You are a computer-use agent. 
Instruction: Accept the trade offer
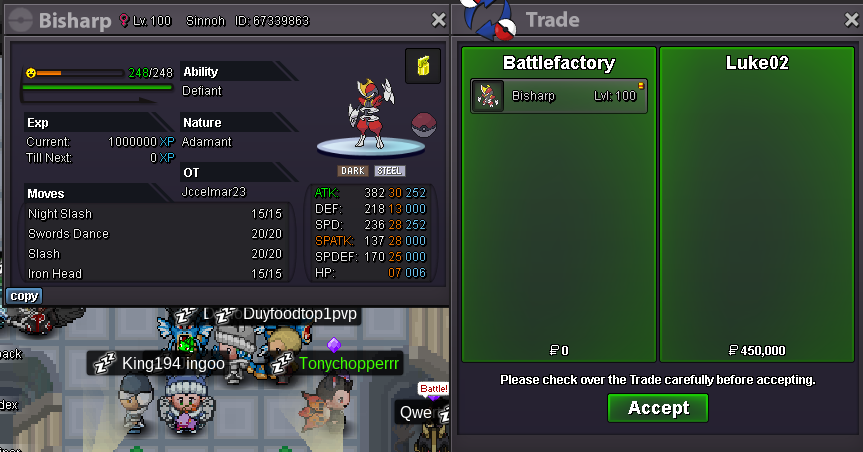[x=657, y=408]
